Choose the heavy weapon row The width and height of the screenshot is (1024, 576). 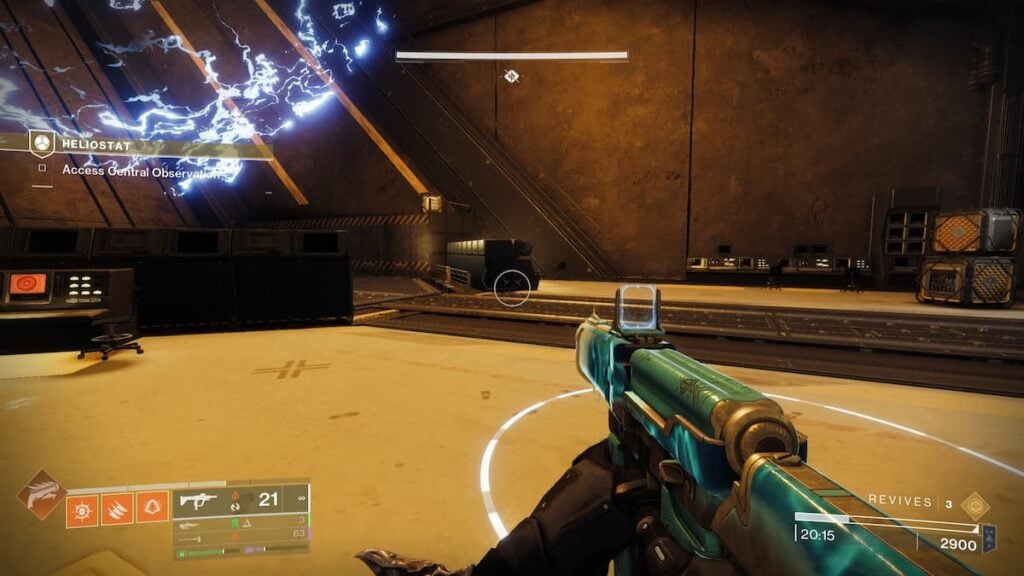240,535
